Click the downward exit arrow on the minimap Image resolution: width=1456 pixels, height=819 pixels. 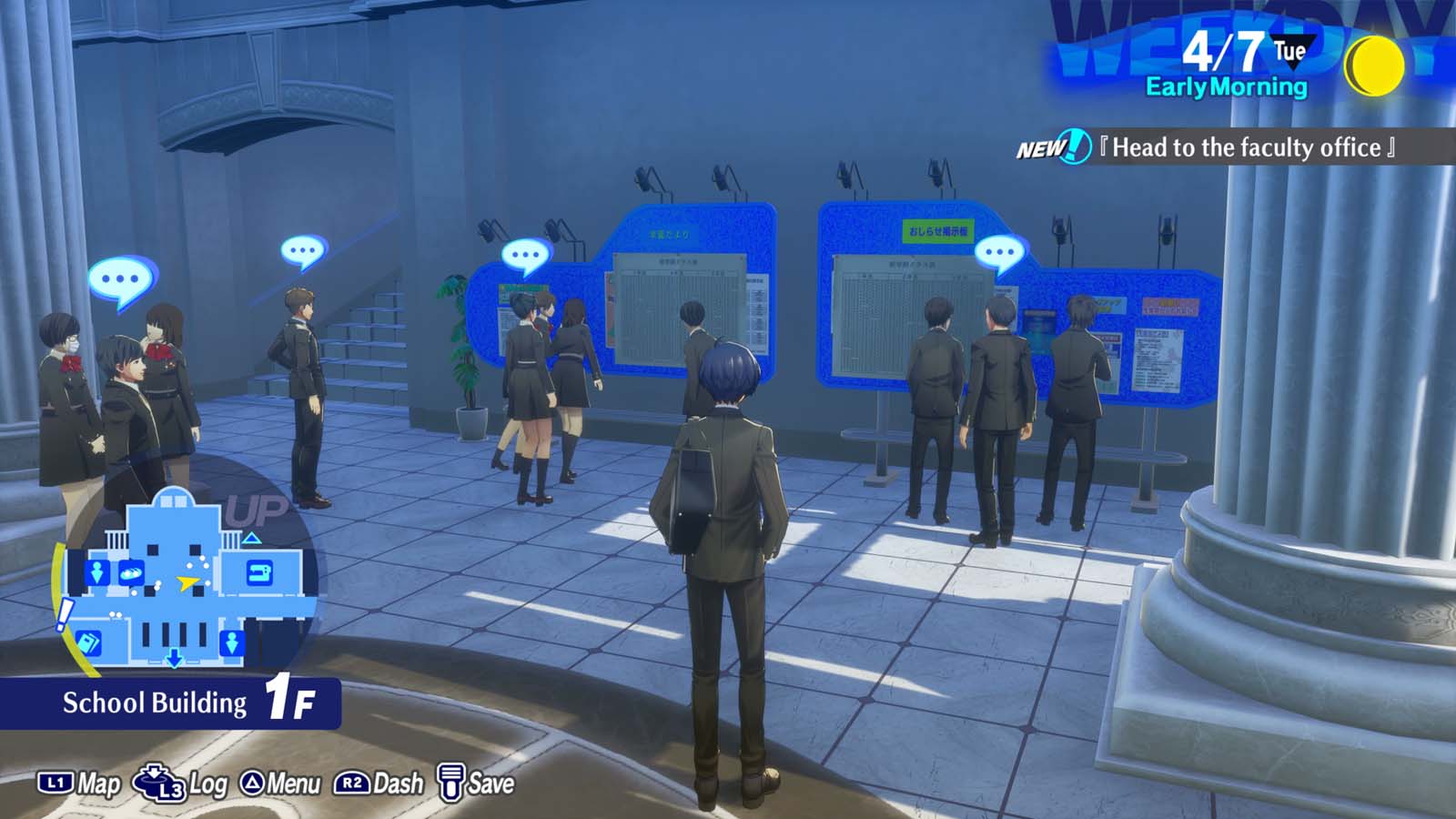coord(174,657)
